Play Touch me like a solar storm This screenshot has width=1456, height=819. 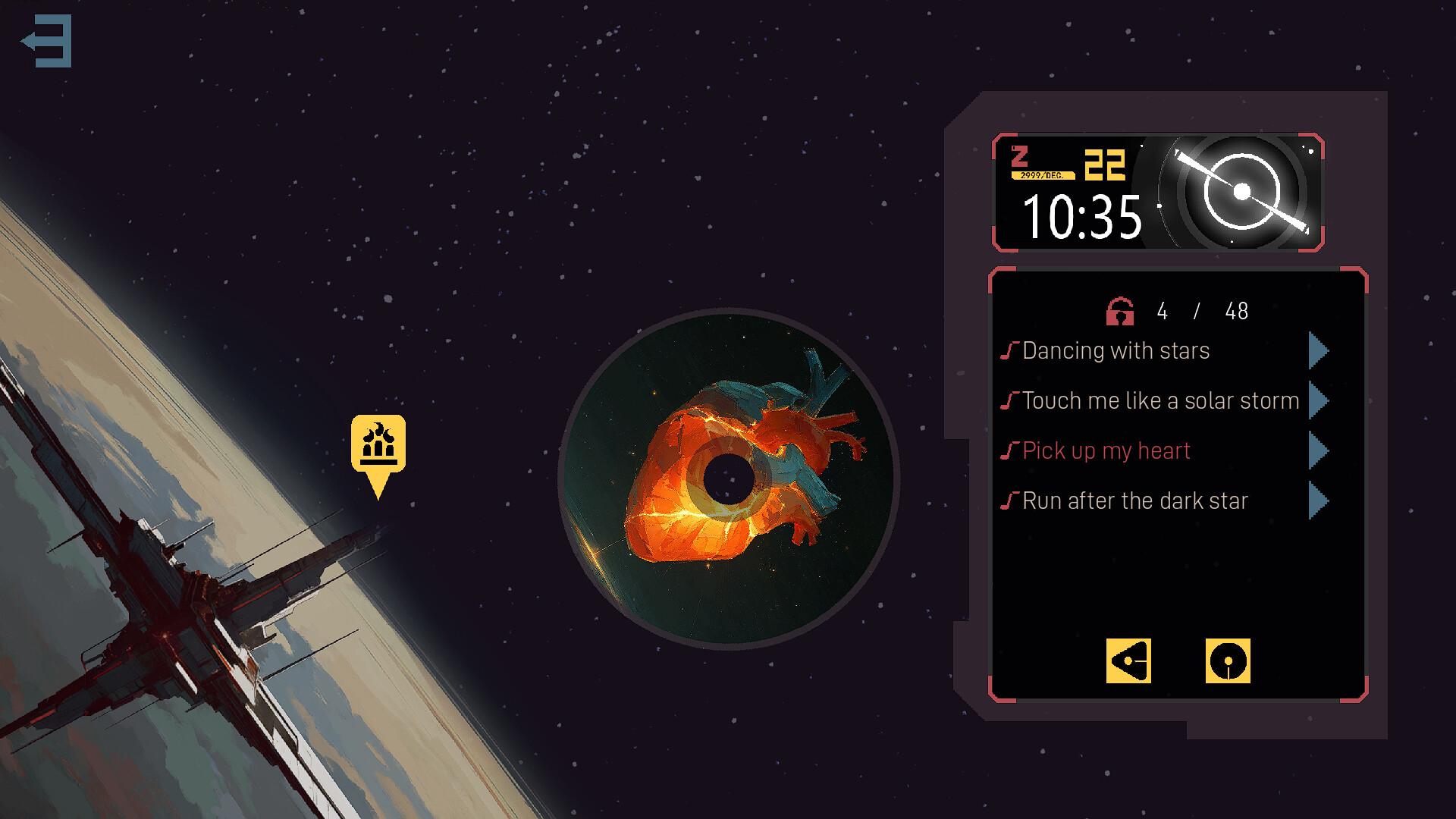tap(1318, 400)
